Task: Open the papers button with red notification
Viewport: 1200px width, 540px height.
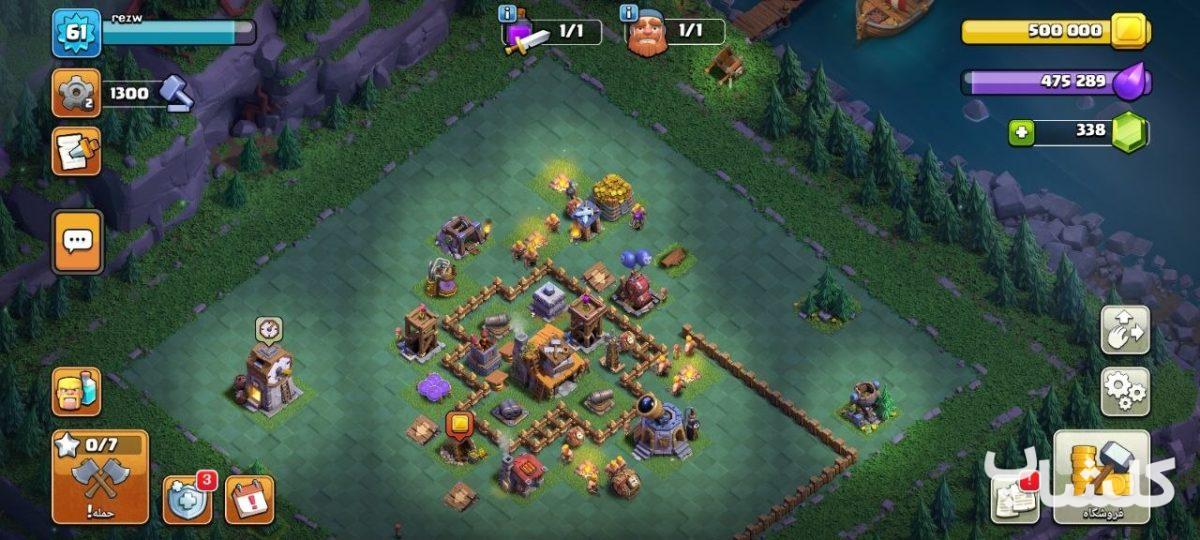Action: 1014,497
